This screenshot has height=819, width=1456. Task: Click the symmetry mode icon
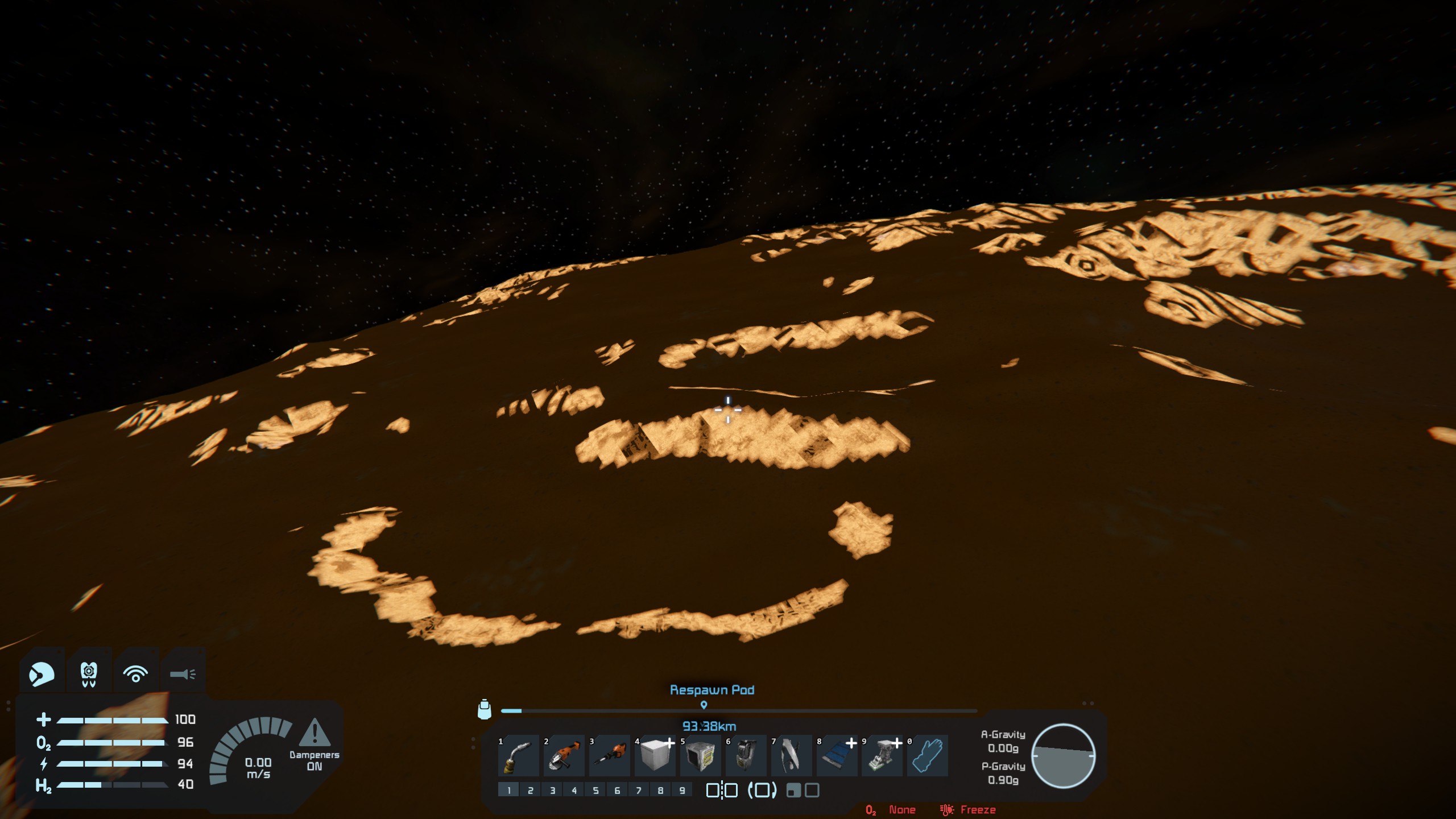722,790
